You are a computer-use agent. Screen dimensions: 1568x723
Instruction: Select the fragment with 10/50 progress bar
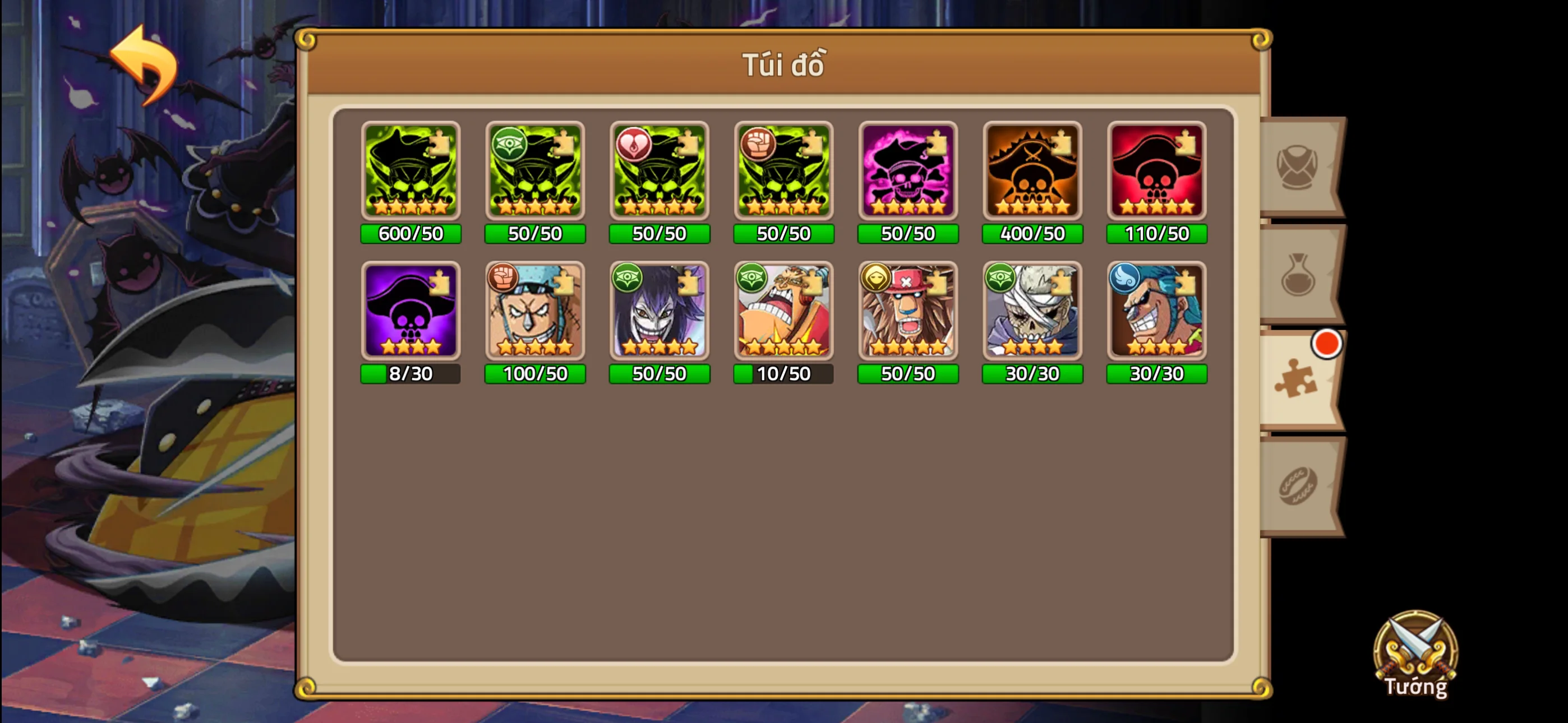coord(783,312)
